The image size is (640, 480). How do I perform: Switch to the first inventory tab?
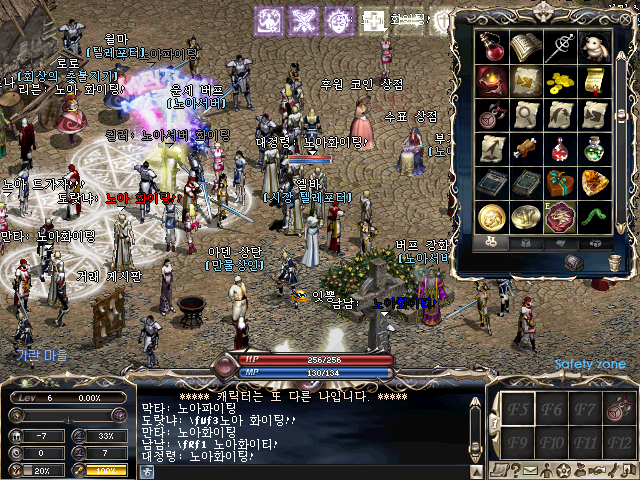tap(490, 241)
